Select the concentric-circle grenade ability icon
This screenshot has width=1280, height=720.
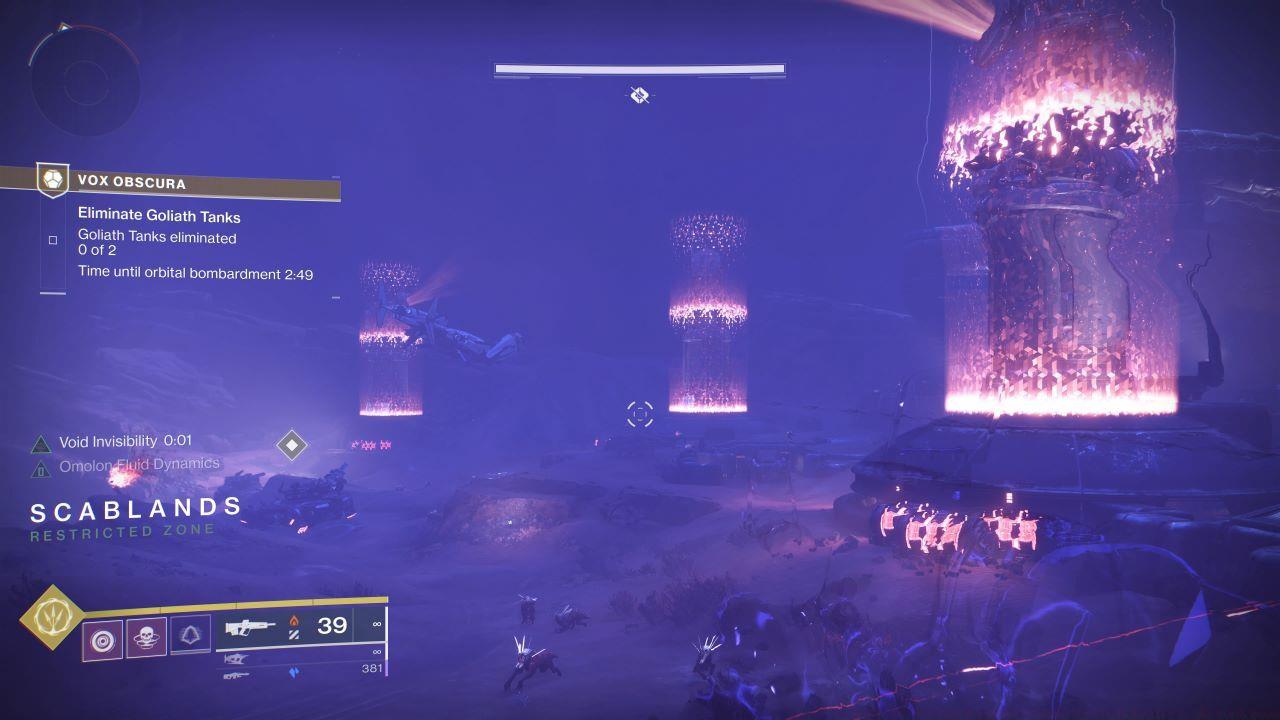click(x=103, y=638)
